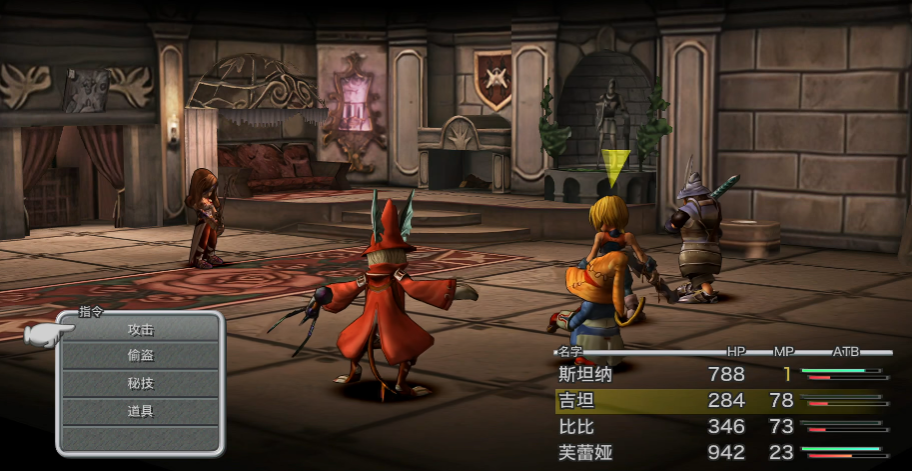Select 斯坦纳 in the party list
Image resolution: width=912 pixels, height=471 pixels.
pyautogui.click(x=584, y=375)
